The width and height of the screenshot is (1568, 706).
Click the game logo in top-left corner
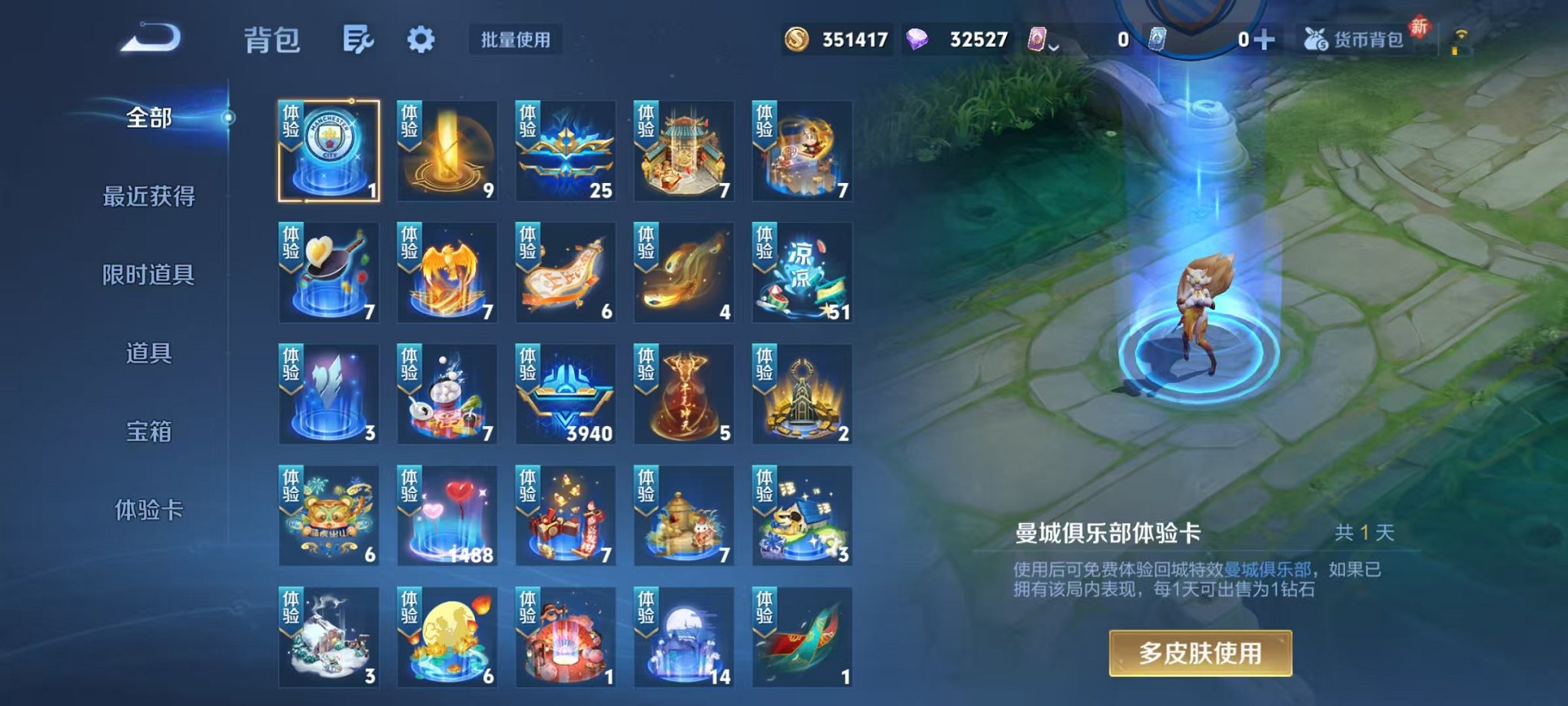click(x=151, y=37)
